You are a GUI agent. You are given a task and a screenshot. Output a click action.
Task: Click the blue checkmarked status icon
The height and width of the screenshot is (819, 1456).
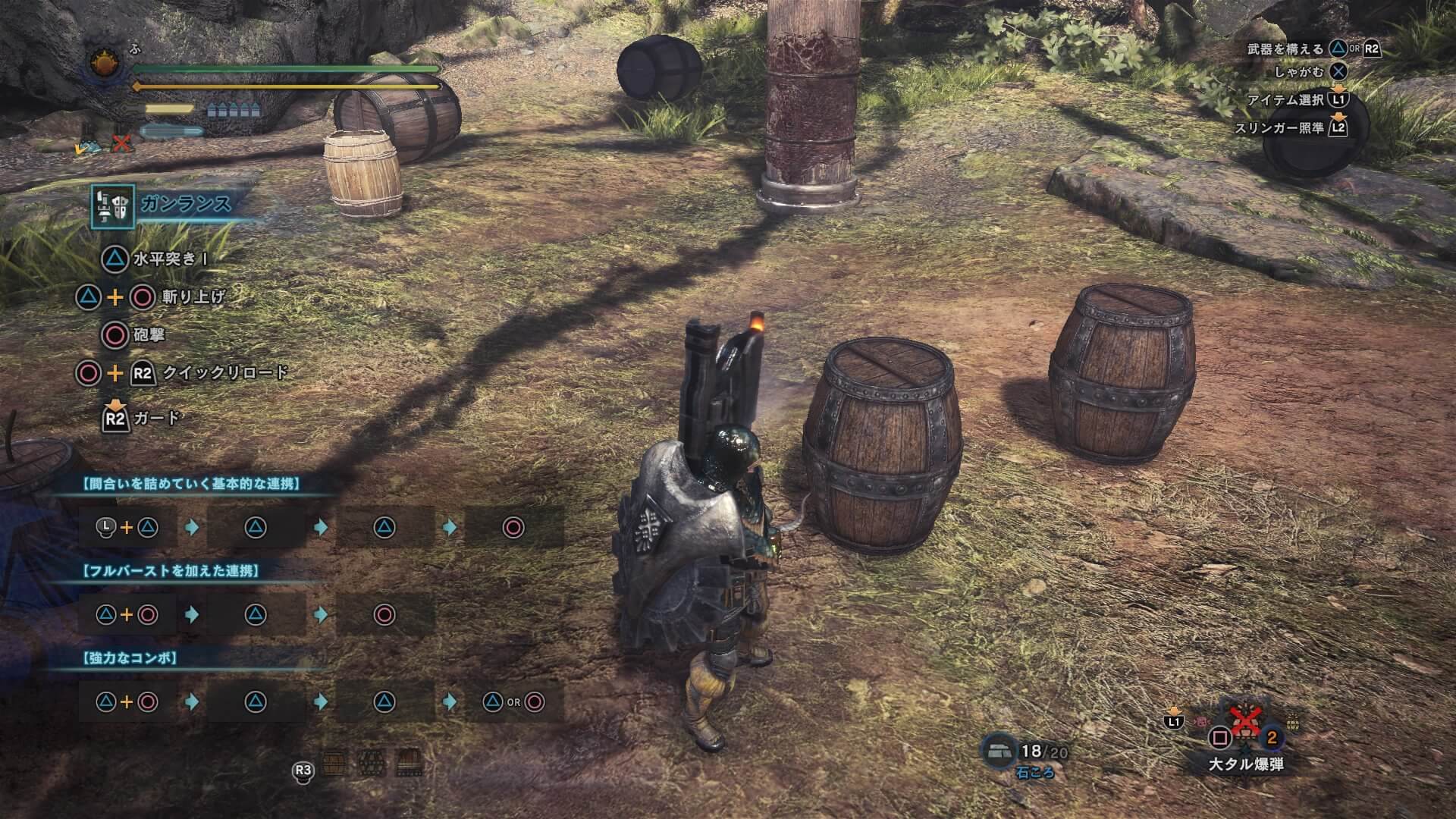pos(88,146)
